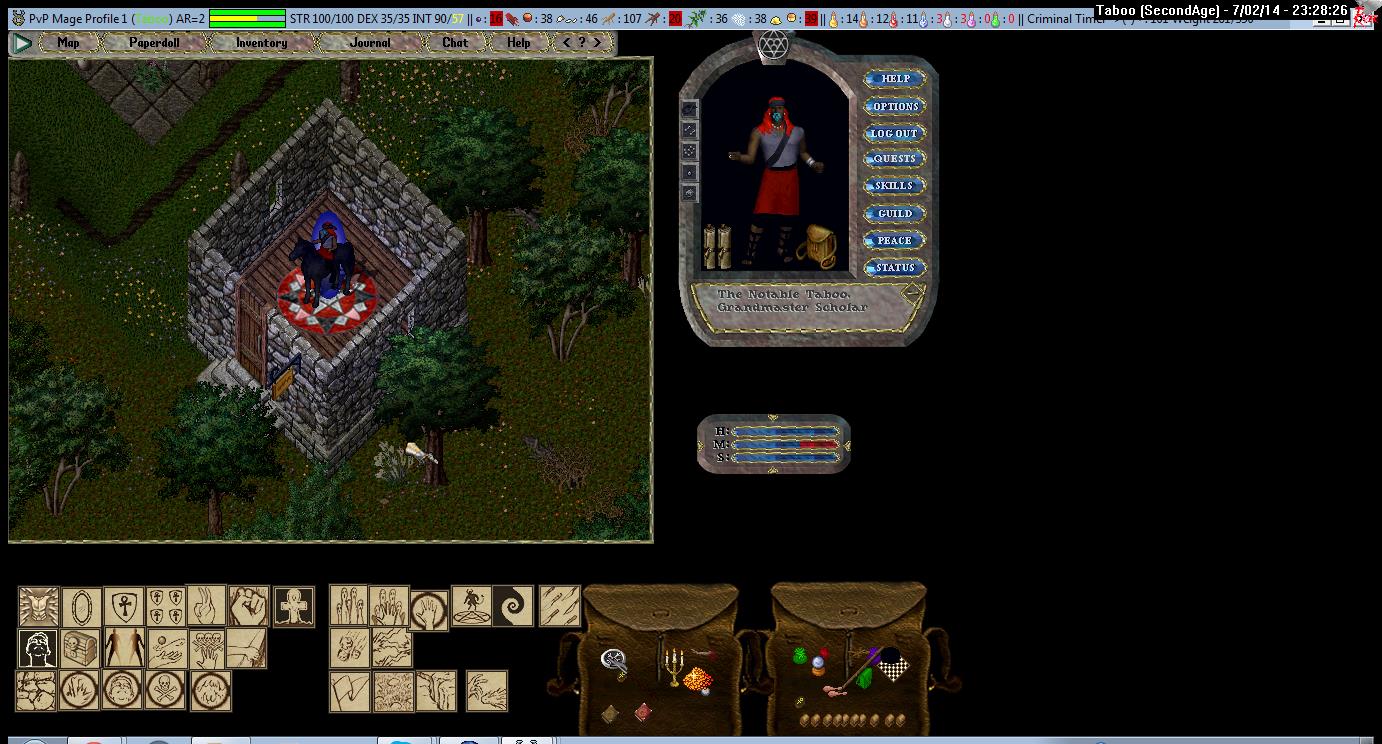Toggle the PEACE war mode button
The height and width of the screenshot is (744, 1382).
click(894, 240)
